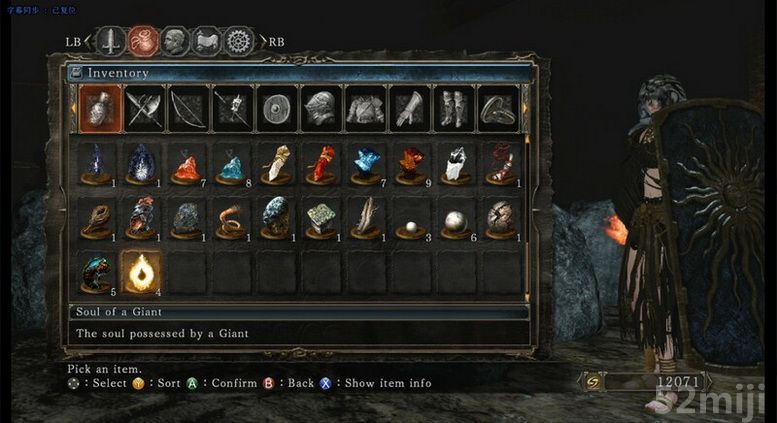Switch to the head-portrait player status tab
777x423 pixels.
[x=174, y=41]
